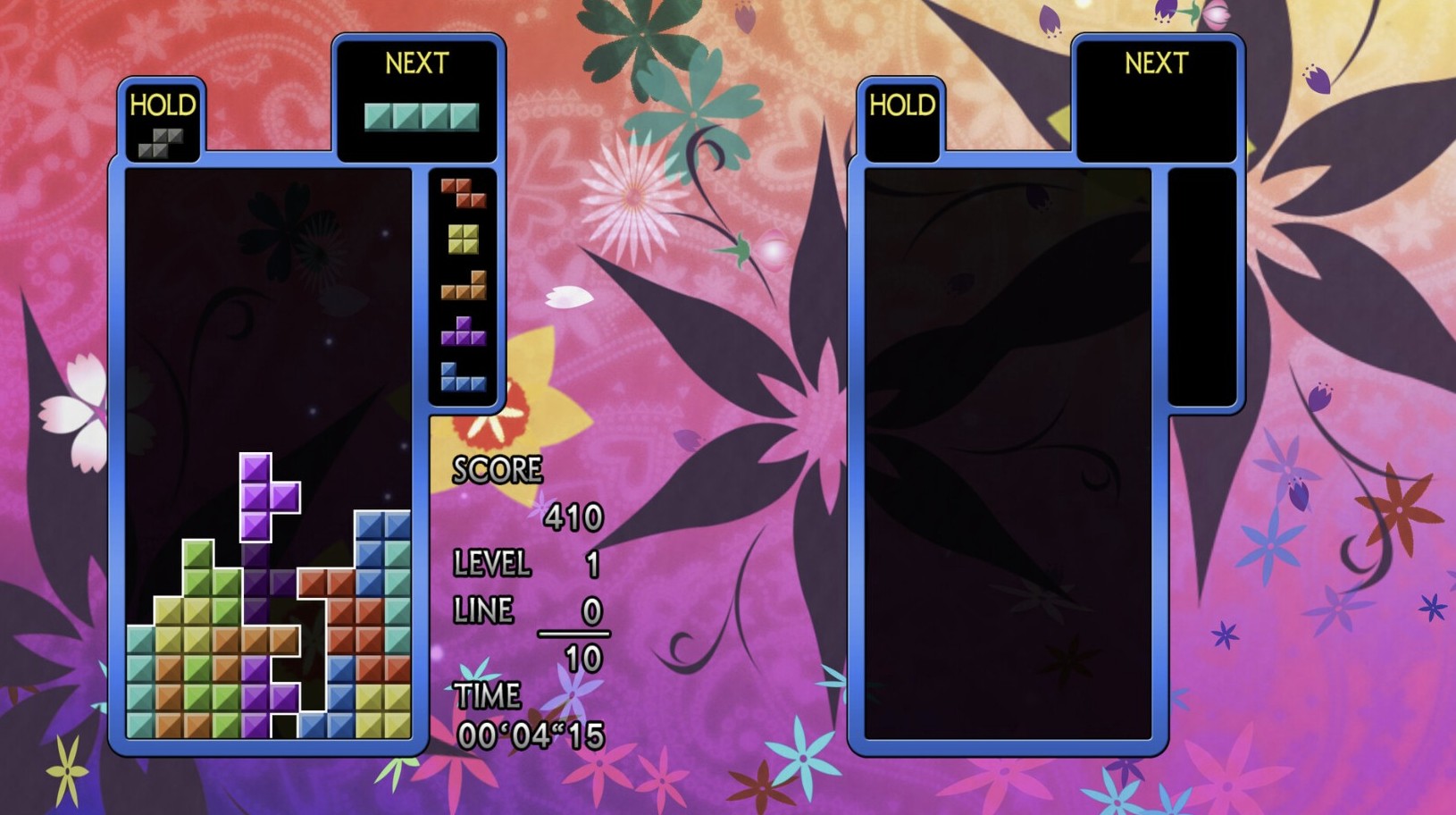
Task: Select the purple T-piece in the queue
Action: [463, 332]
